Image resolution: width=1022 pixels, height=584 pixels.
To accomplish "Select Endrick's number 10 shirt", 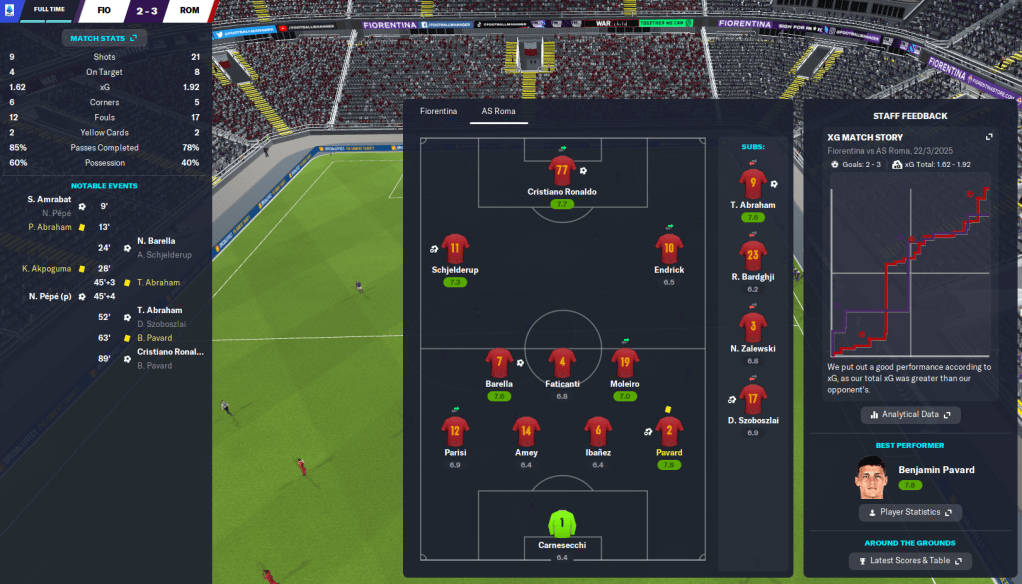I will pyautogui.click(x=669, y=248).
